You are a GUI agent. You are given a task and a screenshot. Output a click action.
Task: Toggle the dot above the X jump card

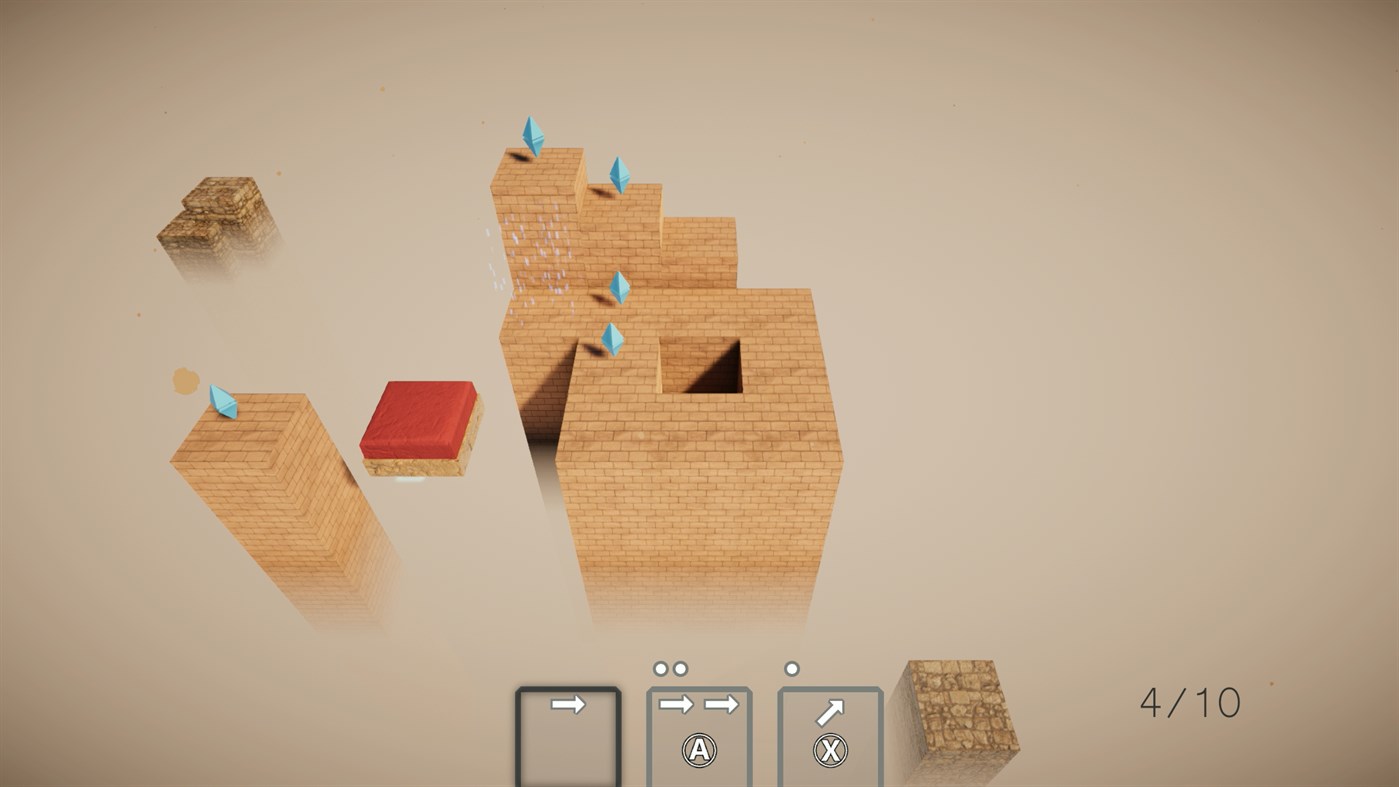click(x=791, y=666)
